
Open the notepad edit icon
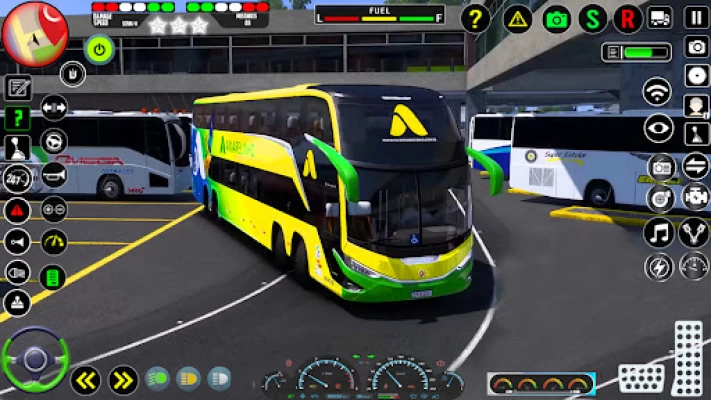(x=17, y=88)
